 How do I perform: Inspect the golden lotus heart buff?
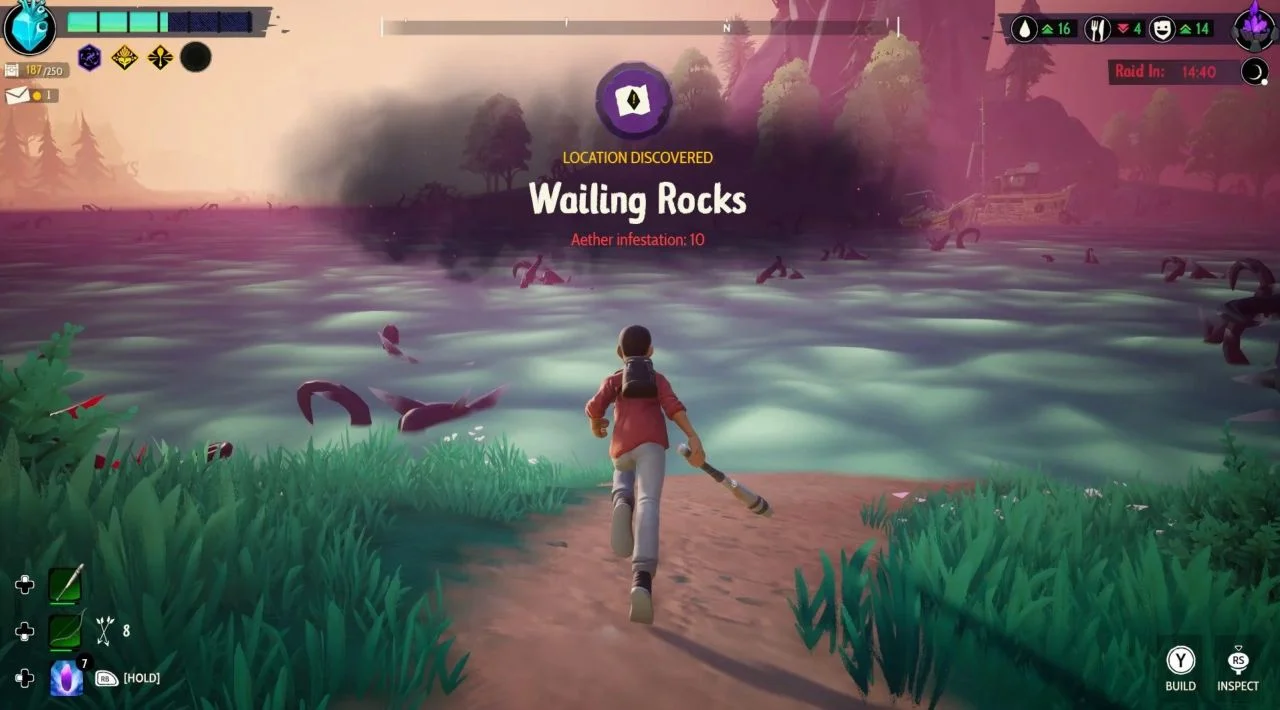(125, 58)
